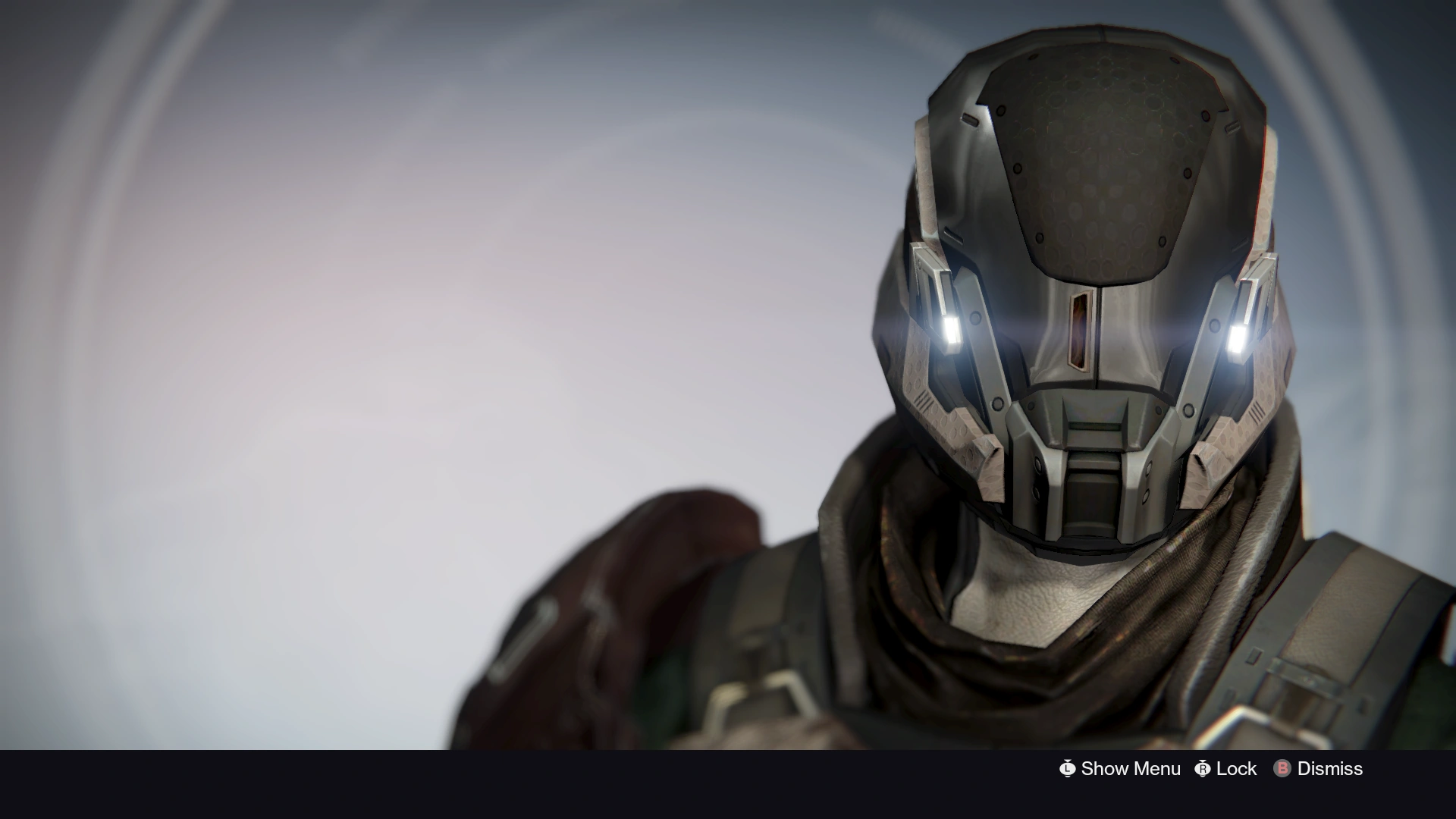Screen dimensions: 1456x819
Task: Click the R3 stick icon beside Lock
Action: pos(1204,769)
